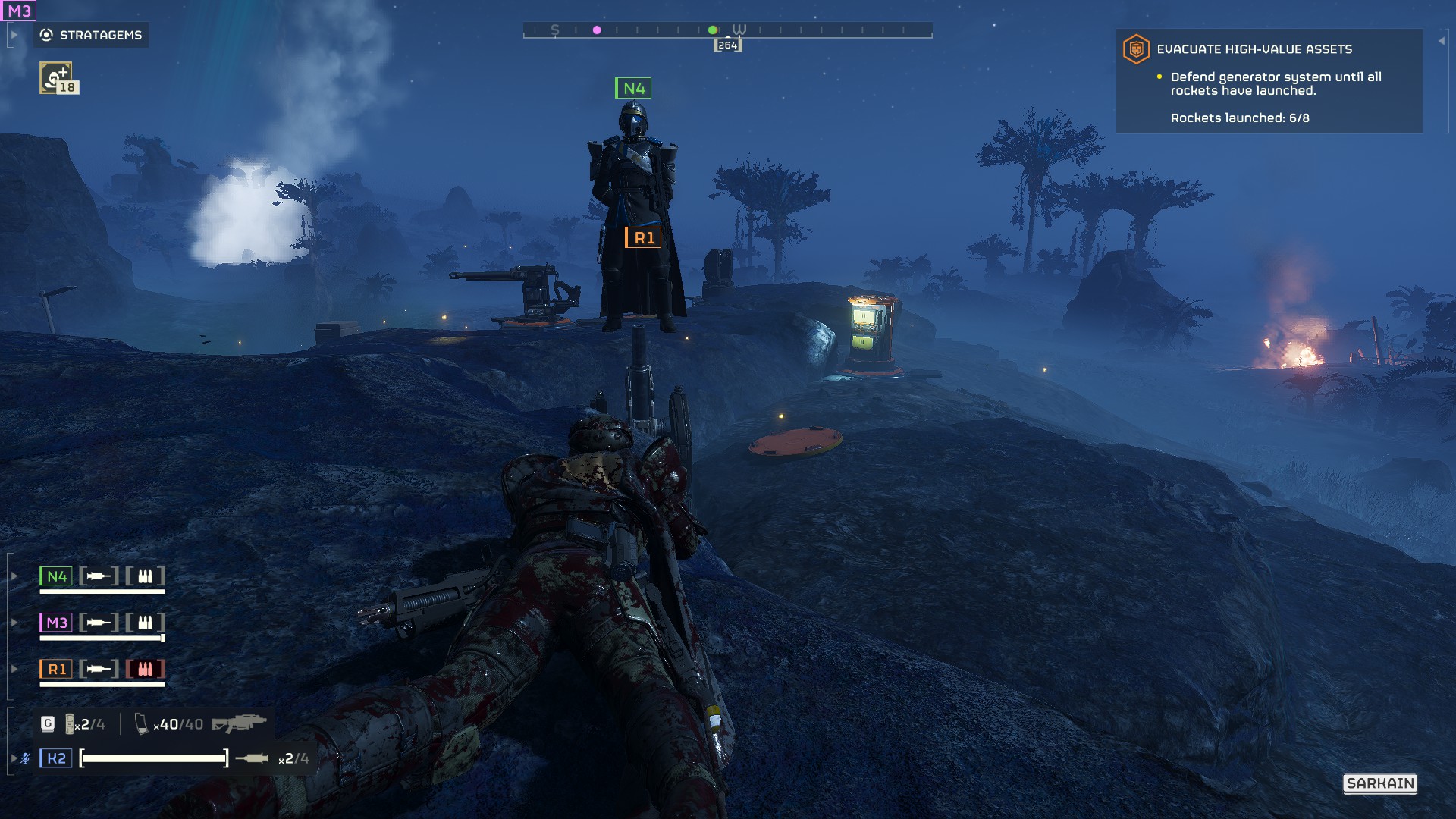Select squad member M3 in the team list

(56, 623)
